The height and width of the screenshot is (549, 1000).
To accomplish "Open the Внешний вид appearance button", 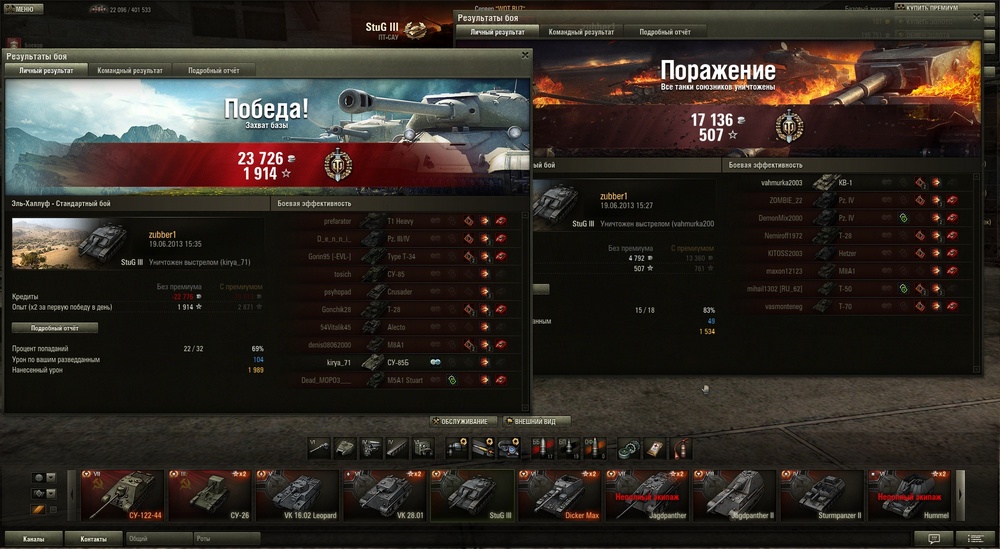I will pyautogui.click(x=539, y=421).
